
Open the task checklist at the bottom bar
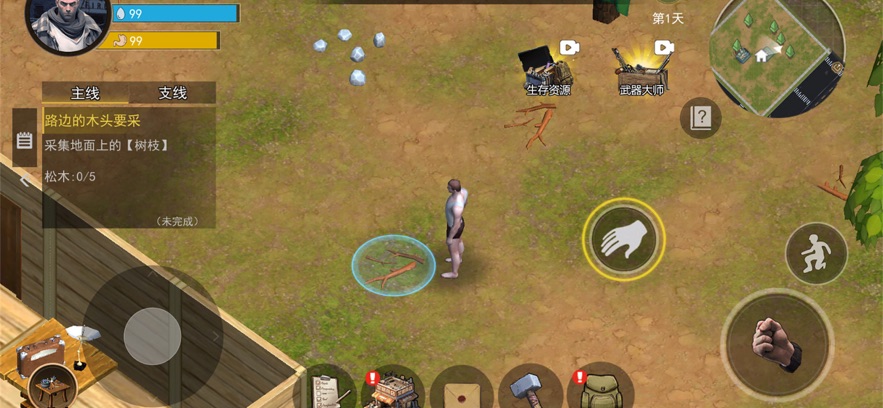tap(328, 388)
